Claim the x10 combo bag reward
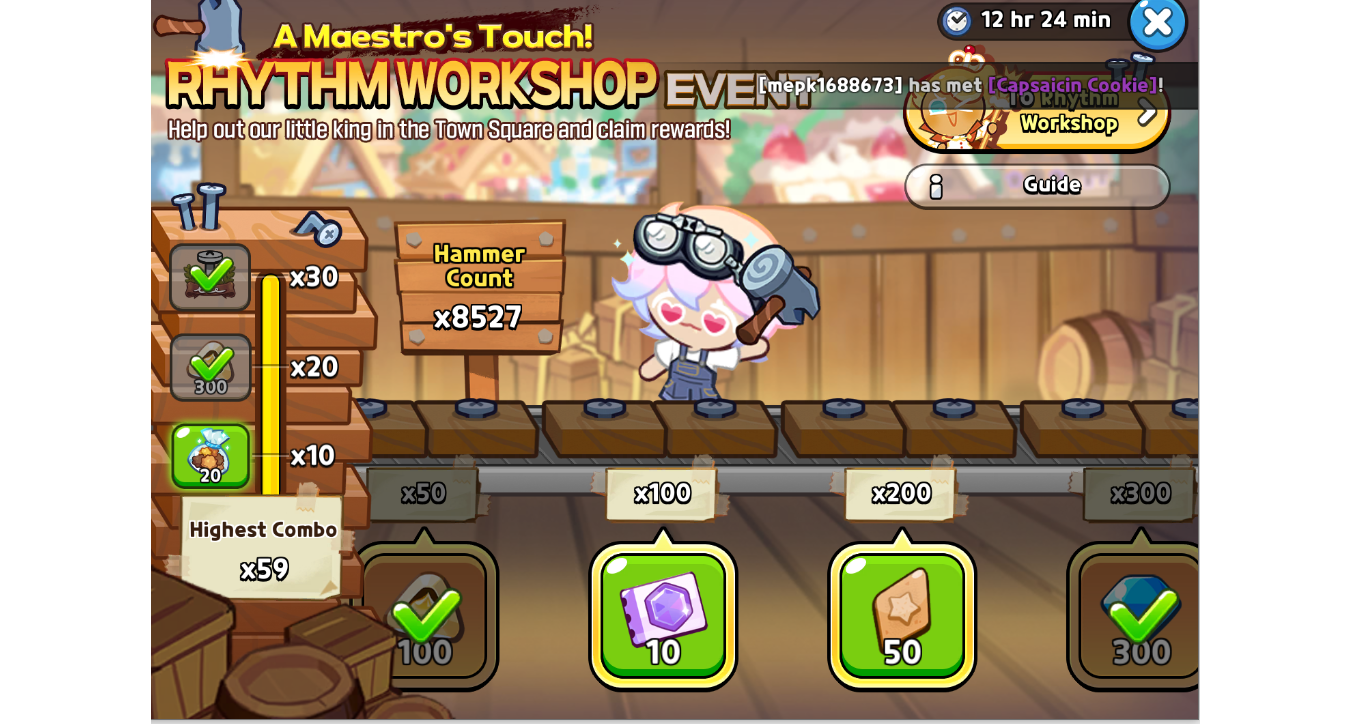 [210, 456]
